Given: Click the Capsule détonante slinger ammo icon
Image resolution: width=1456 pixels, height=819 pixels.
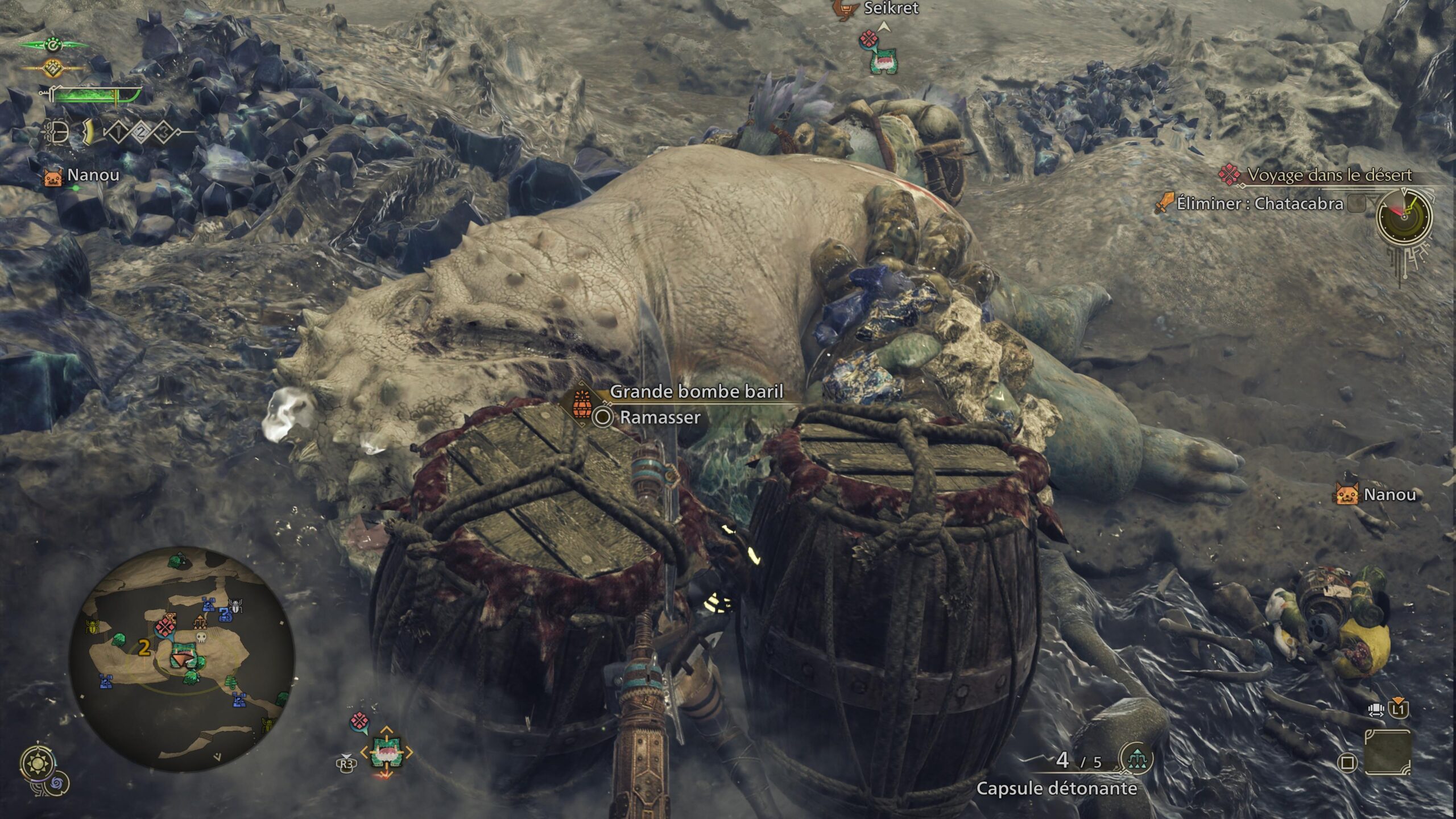Looking at the screenshot, I should point(1137,759).
